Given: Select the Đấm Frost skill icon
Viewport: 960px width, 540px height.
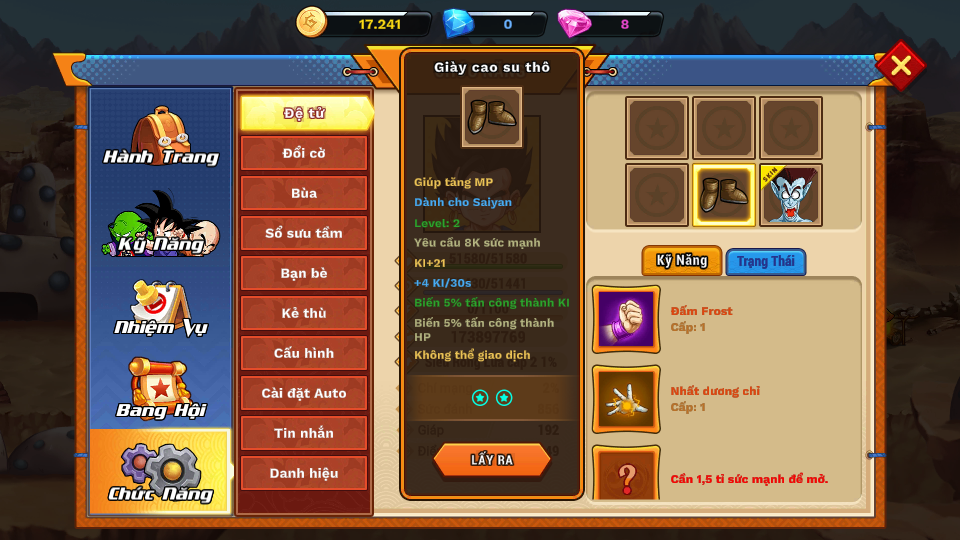Looking at the screenshot, I should pos(626,319).
